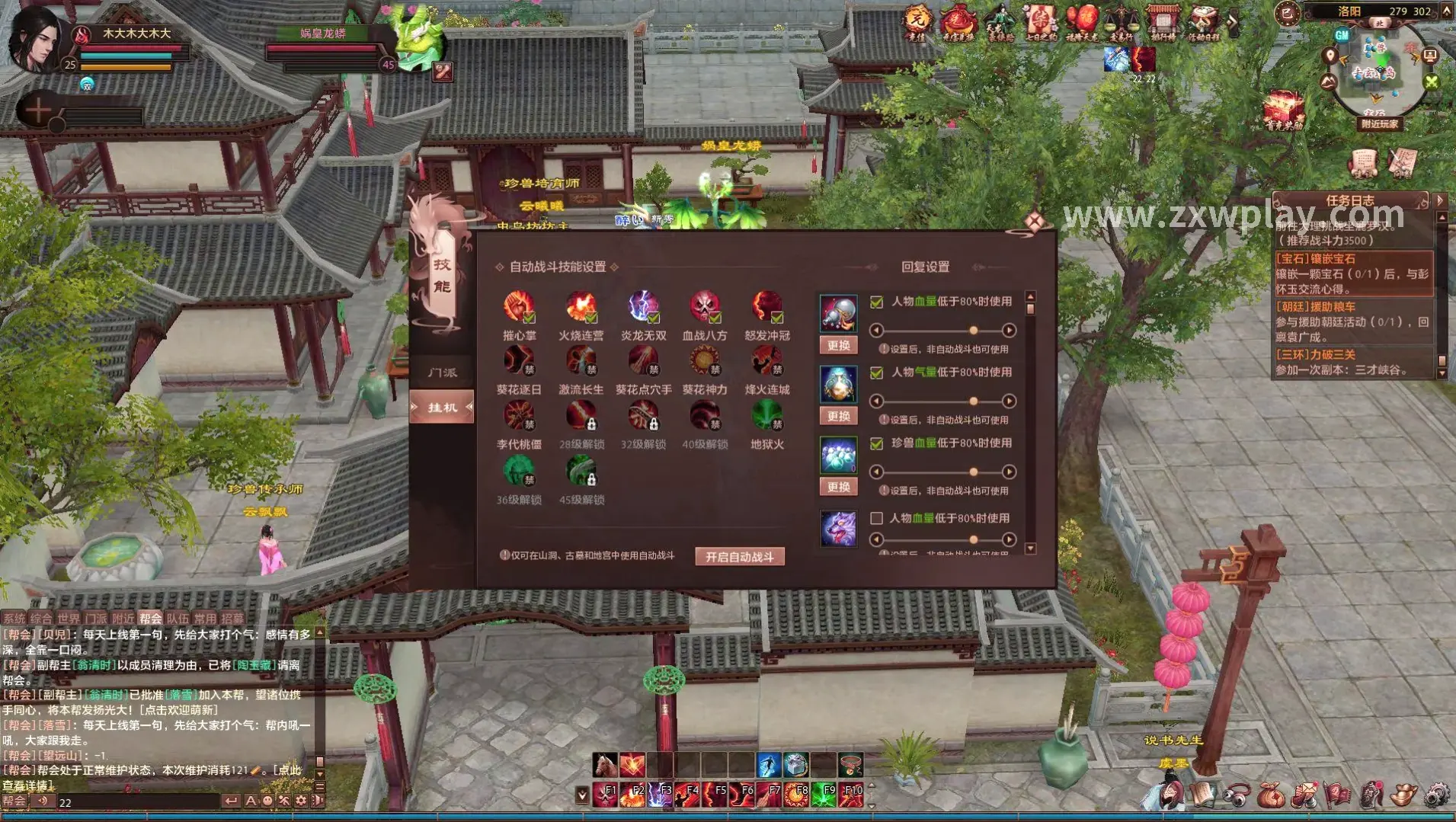
Task: Enable the last 人物血量 pet skill checkbox
Action: click(x=876, y=519)
